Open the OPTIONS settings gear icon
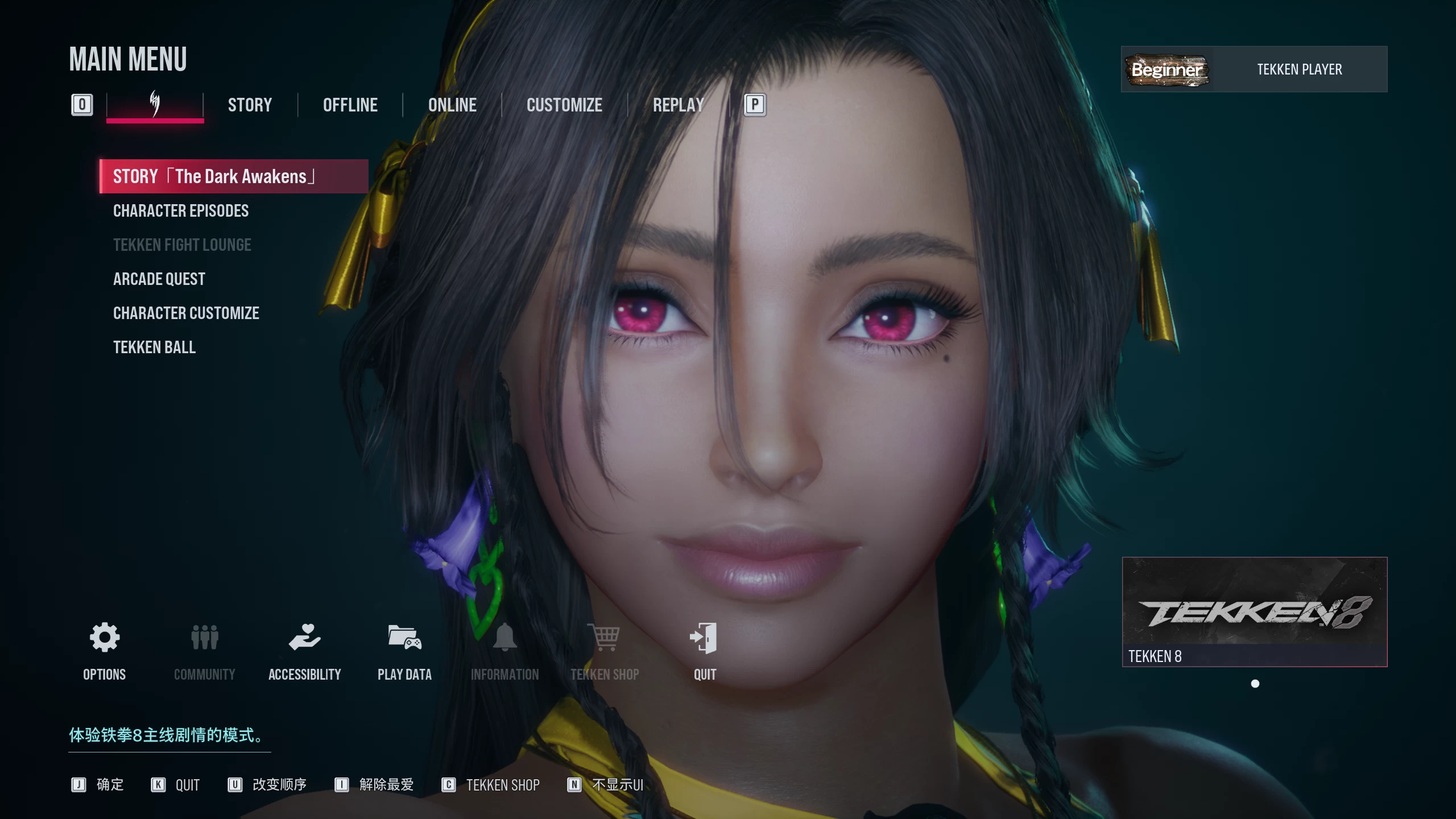The image size is (1456, 819). point(104,638)
